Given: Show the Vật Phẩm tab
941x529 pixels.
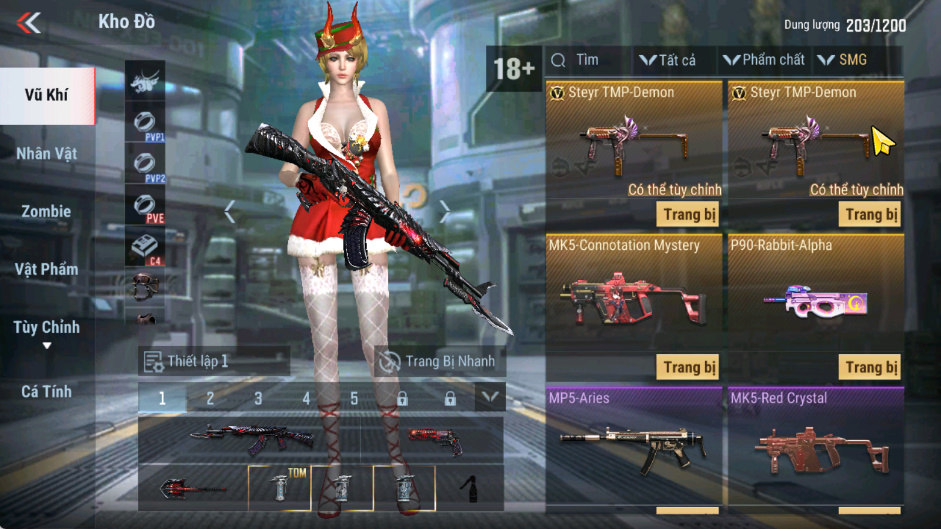Looking at the screenshot, I should 47,269.
